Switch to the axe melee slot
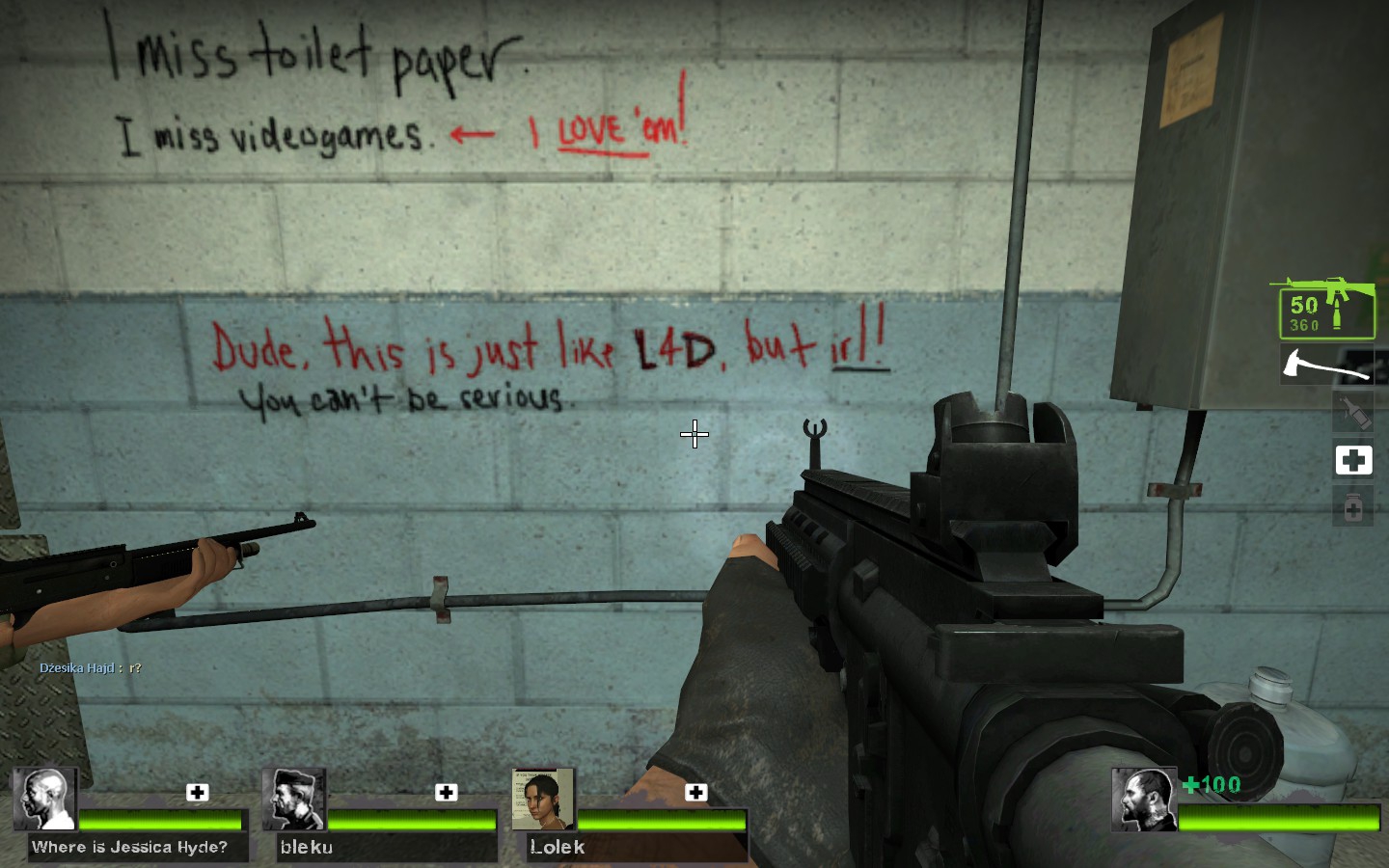Viewport: 1389px width, 868px height. (x=1326, y=366)
